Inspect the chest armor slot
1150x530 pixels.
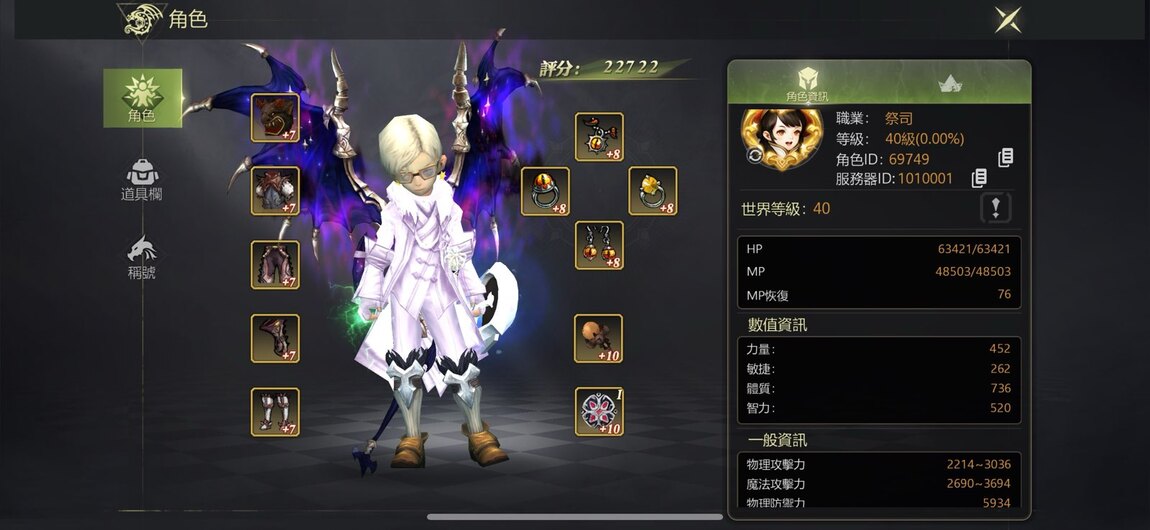pyautogui.click(x=275, y=191)
